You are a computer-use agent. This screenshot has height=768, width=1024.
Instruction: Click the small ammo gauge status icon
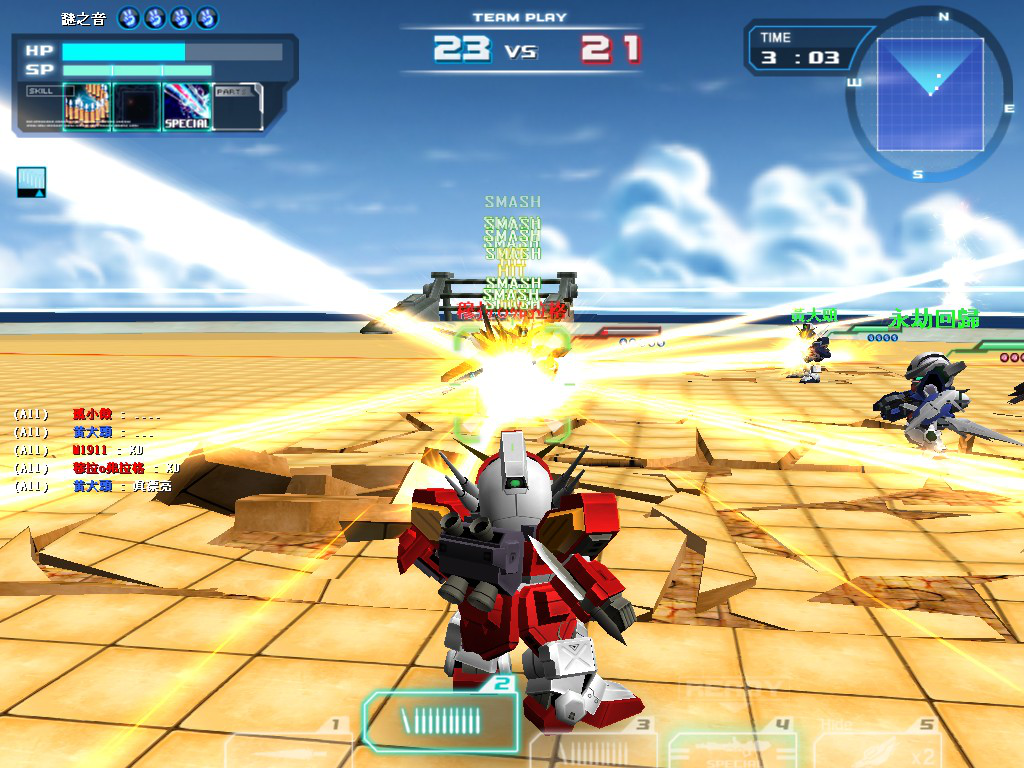[31, 182]
